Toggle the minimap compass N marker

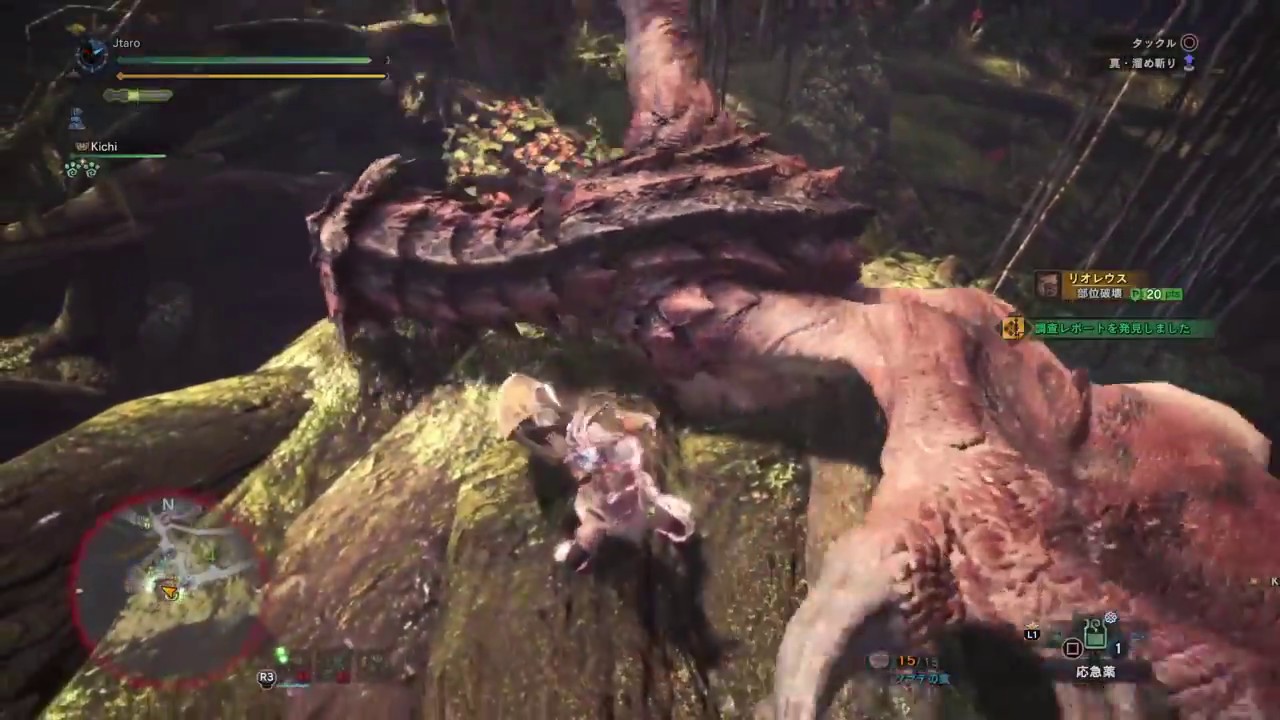[x=168, y=506]
